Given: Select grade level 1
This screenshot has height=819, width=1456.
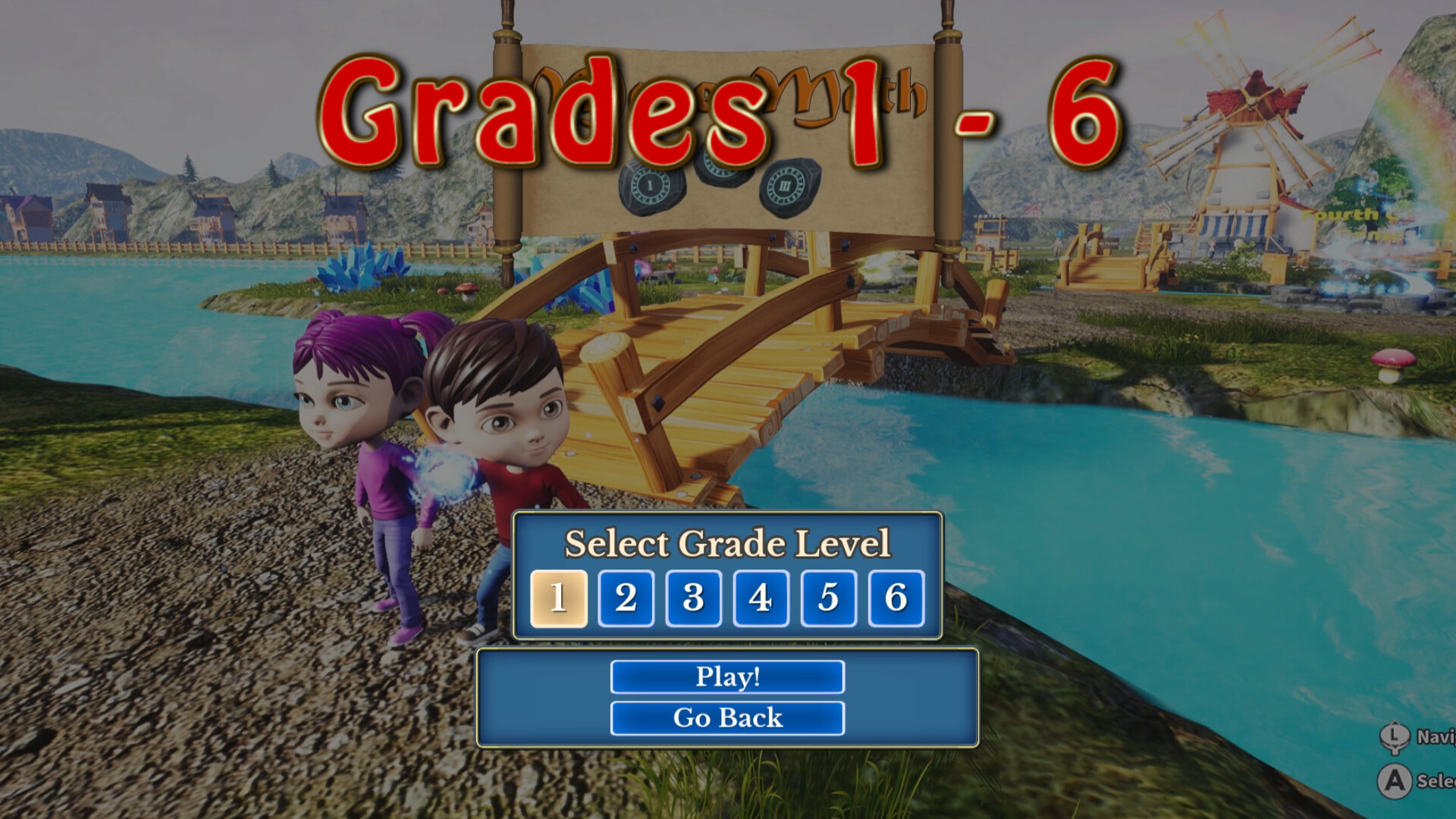Looking at the screenshot, I should (x=559, y=597).
